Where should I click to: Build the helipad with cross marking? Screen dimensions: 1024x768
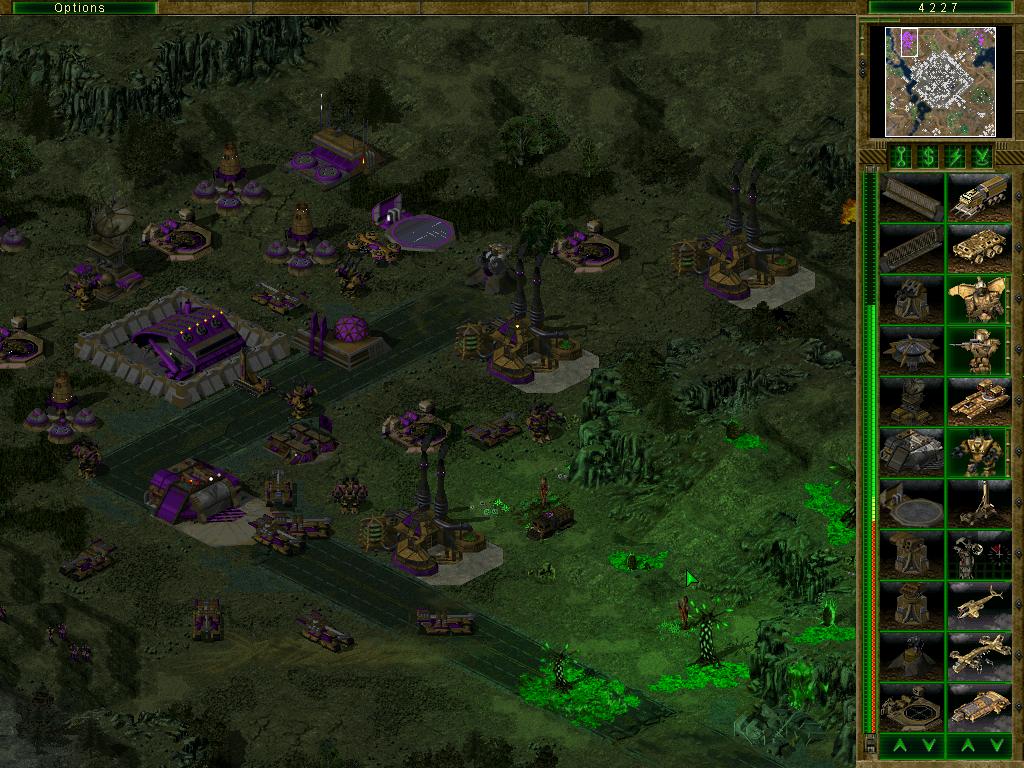point(911,708)
